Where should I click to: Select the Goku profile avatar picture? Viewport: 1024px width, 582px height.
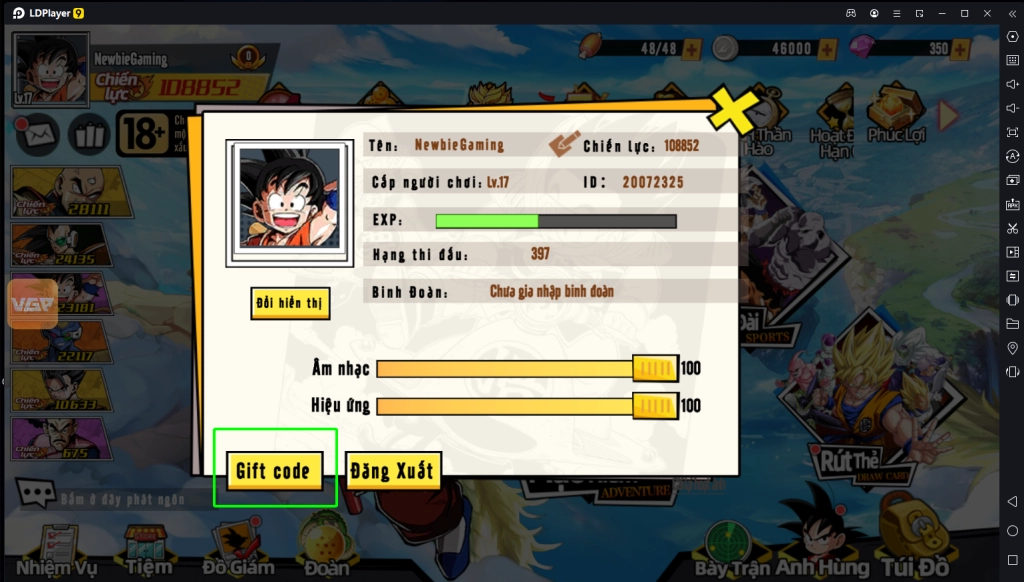[288, 202]
